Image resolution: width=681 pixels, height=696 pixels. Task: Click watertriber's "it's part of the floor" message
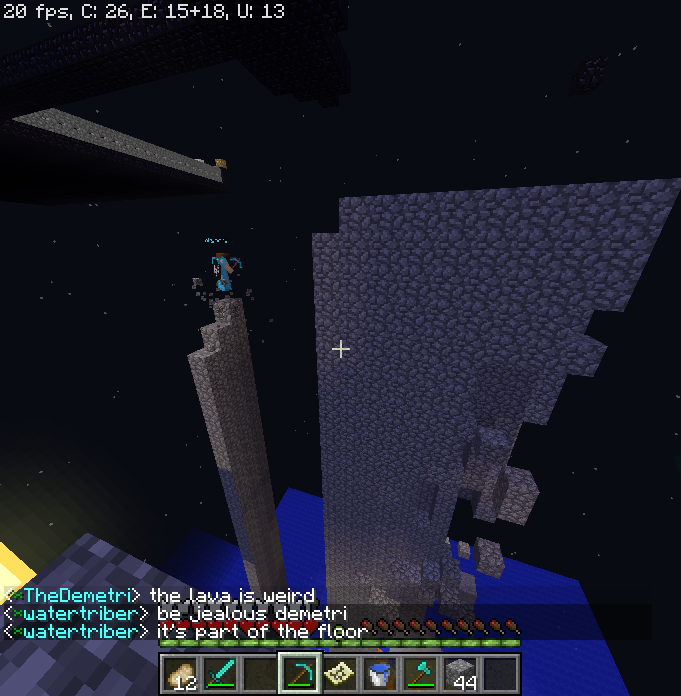pos(180,631)
